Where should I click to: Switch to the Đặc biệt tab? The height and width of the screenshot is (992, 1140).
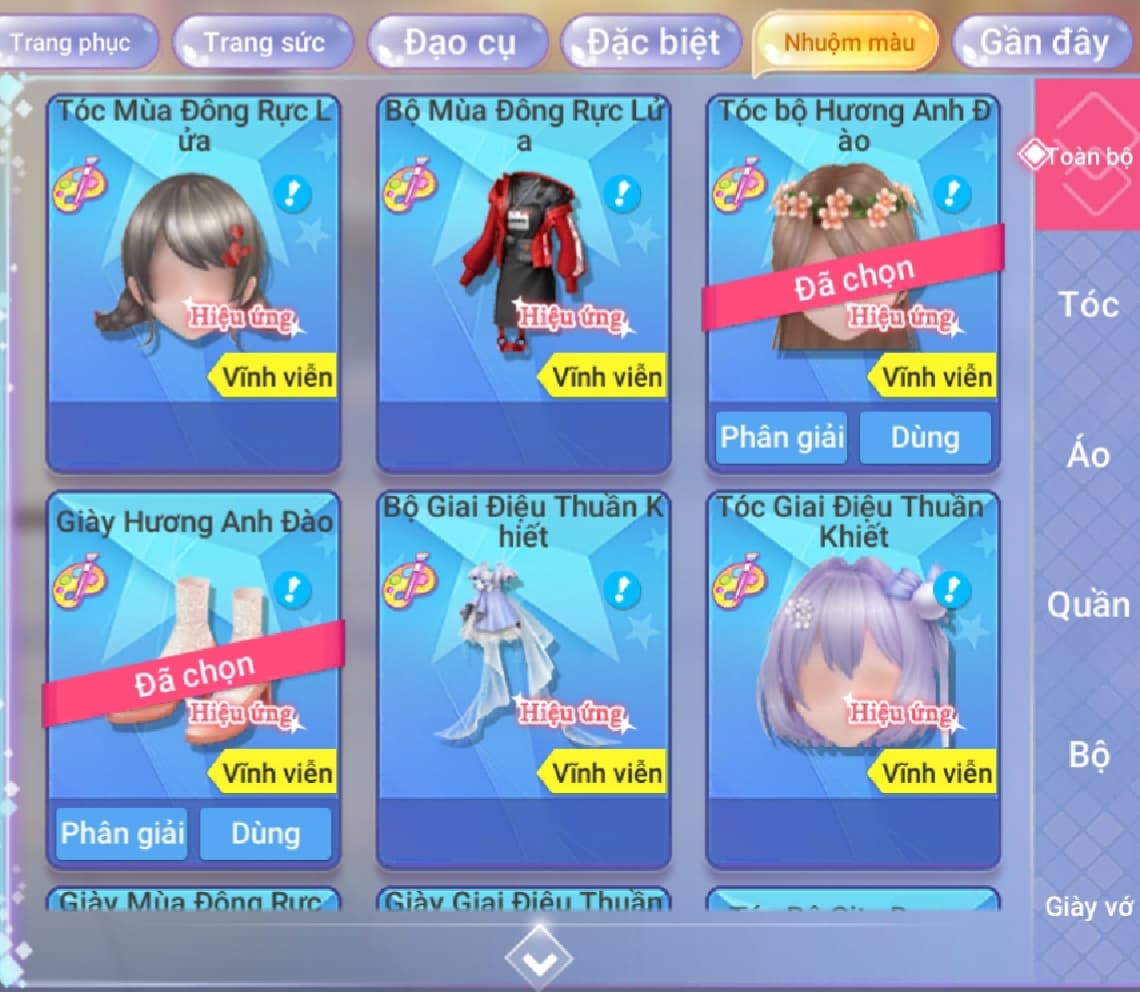[652, 44]
